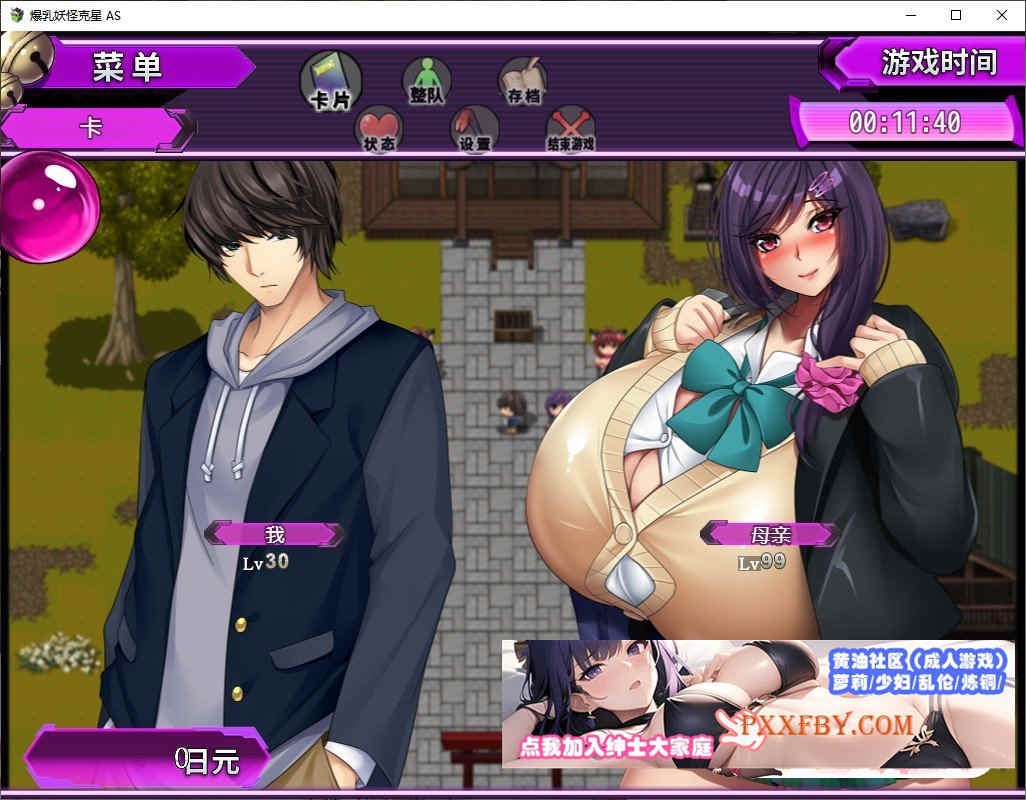Open the 卡片 (Cards) menu icon
The width and height of the screenshot is (1026, 800).
(x=330, y=79)
